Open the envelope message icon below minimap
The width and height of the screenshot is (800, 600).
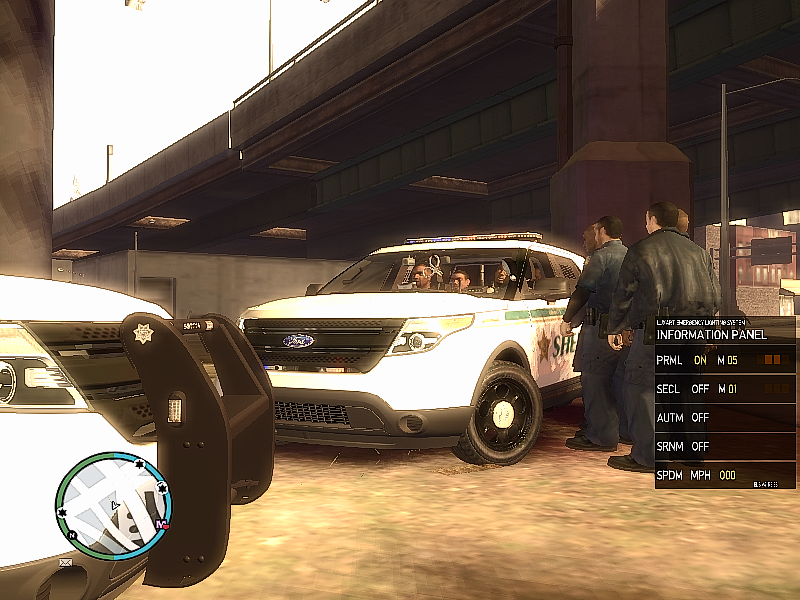[x=66, y=563]
